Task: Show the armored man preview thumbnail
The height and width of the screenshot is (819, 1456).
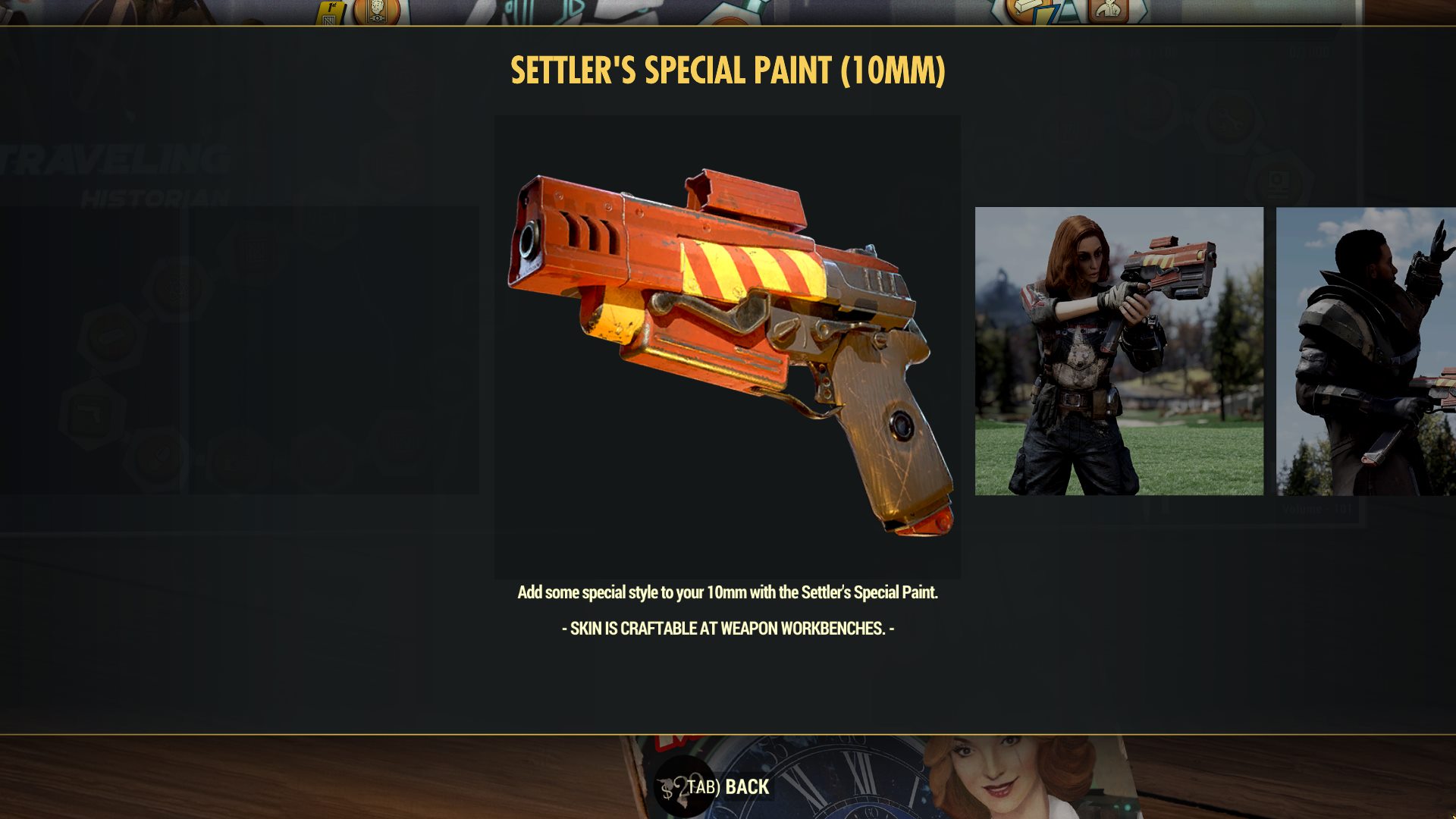Action: pos(1366,351)
